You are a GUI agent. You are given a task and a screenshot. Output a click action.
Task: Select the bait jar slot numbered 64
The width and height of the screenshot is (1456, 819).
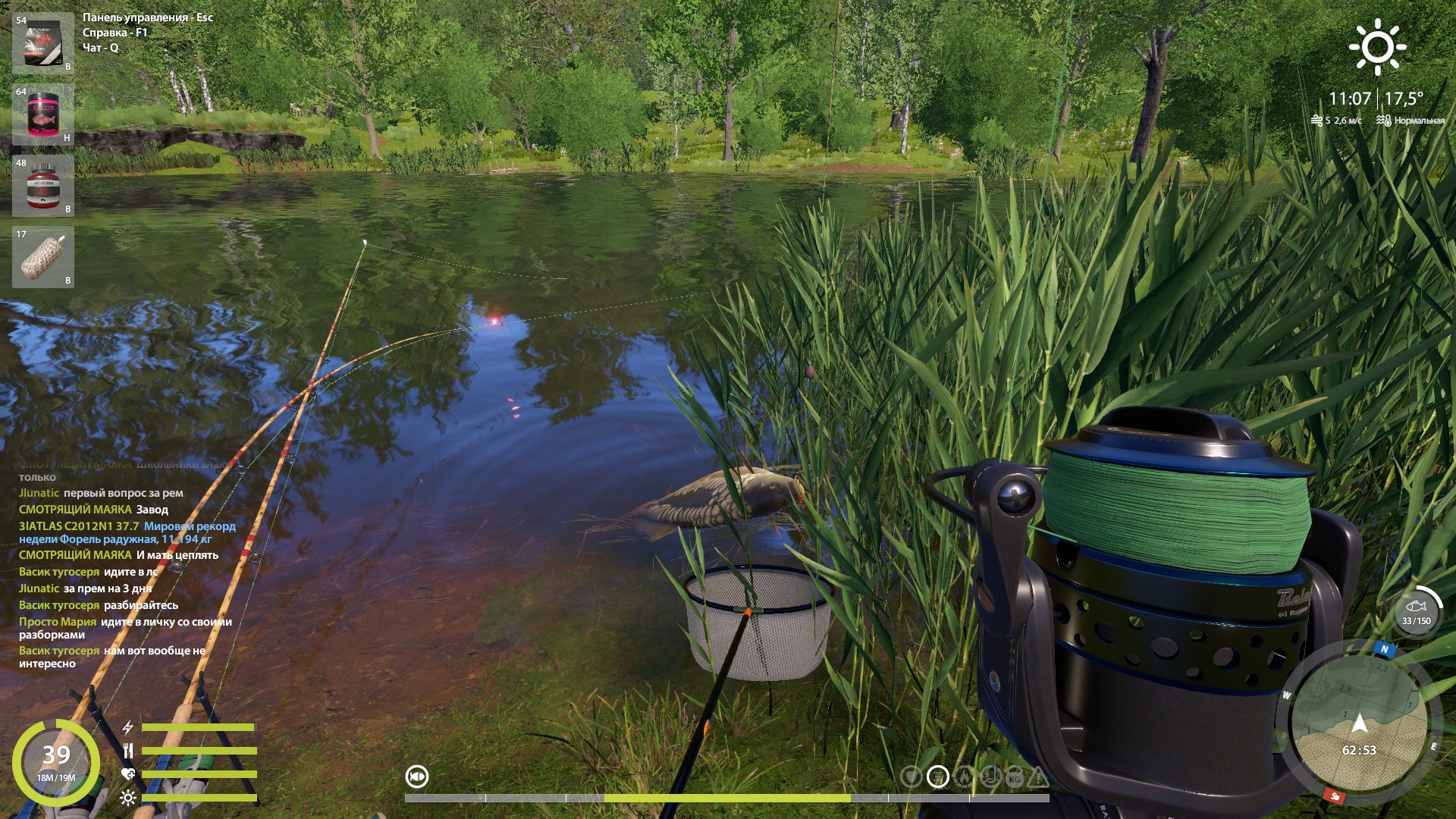click(x=42, y=112)
